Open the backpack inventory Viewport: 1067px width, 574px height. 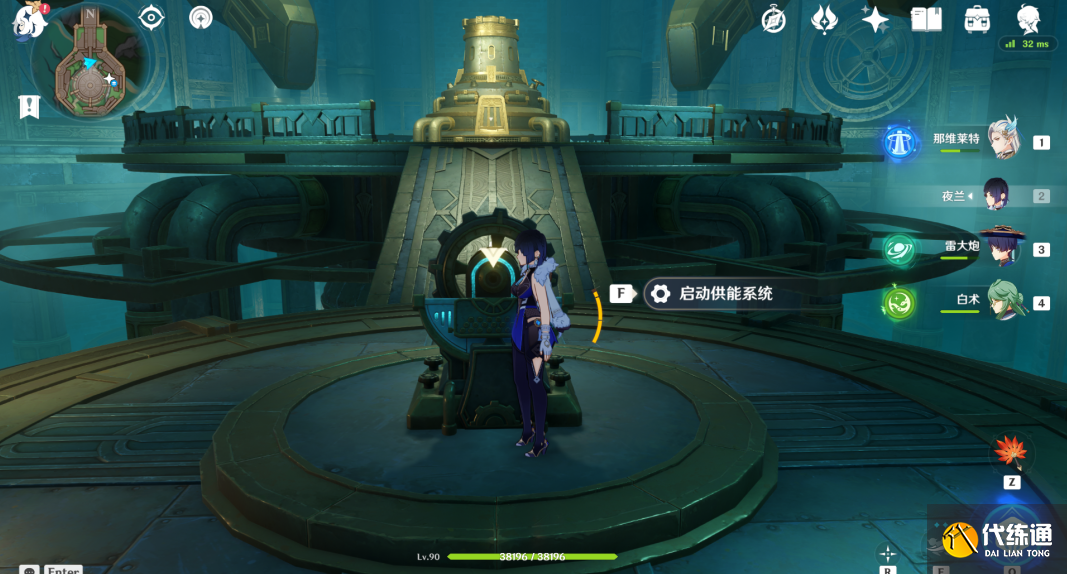click(x=977, y=19)
